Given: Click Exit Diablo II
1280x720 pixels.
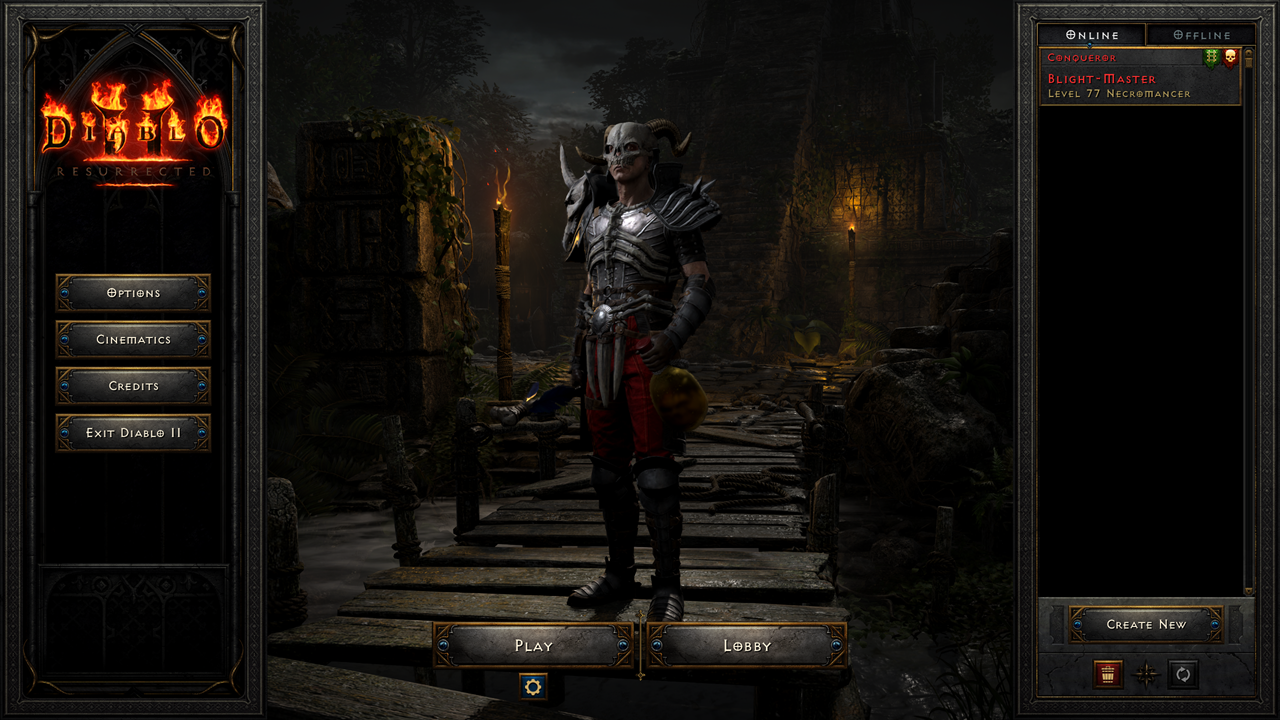Looking at the screenshot, I should [x=133, y=432].
